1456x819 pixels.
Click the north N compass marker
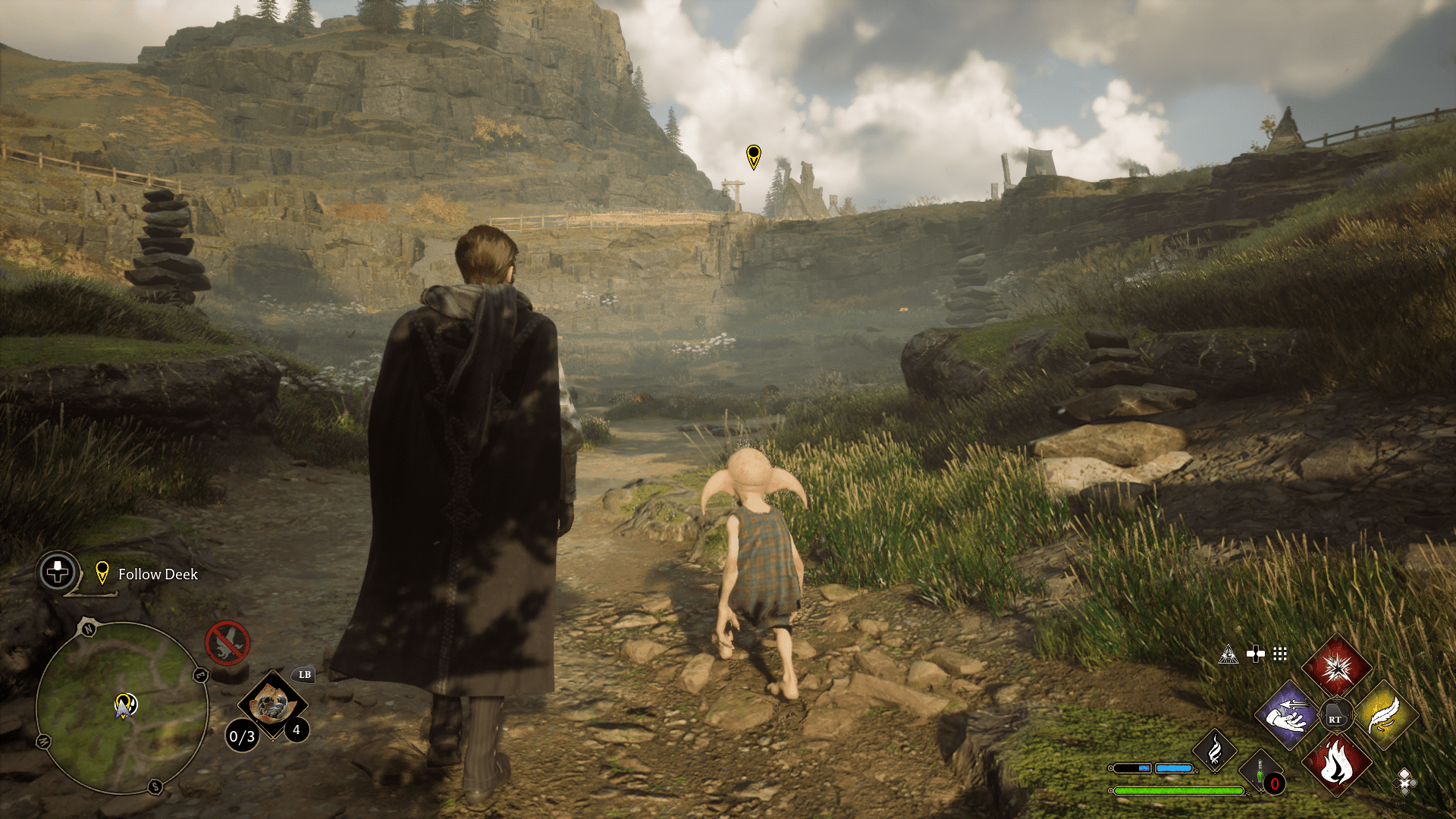pos(89,629)
